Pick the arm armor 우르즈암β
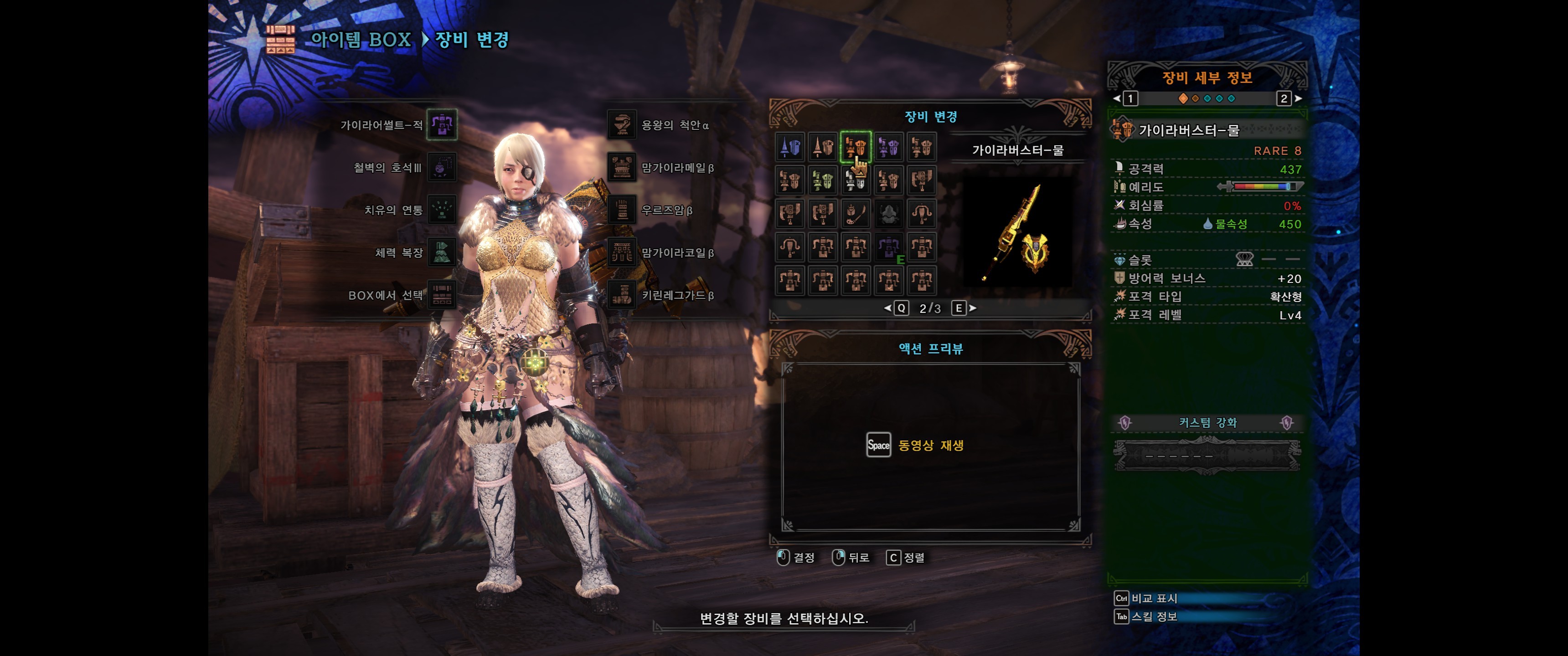The image size is (1568, 656). [622, 210]
